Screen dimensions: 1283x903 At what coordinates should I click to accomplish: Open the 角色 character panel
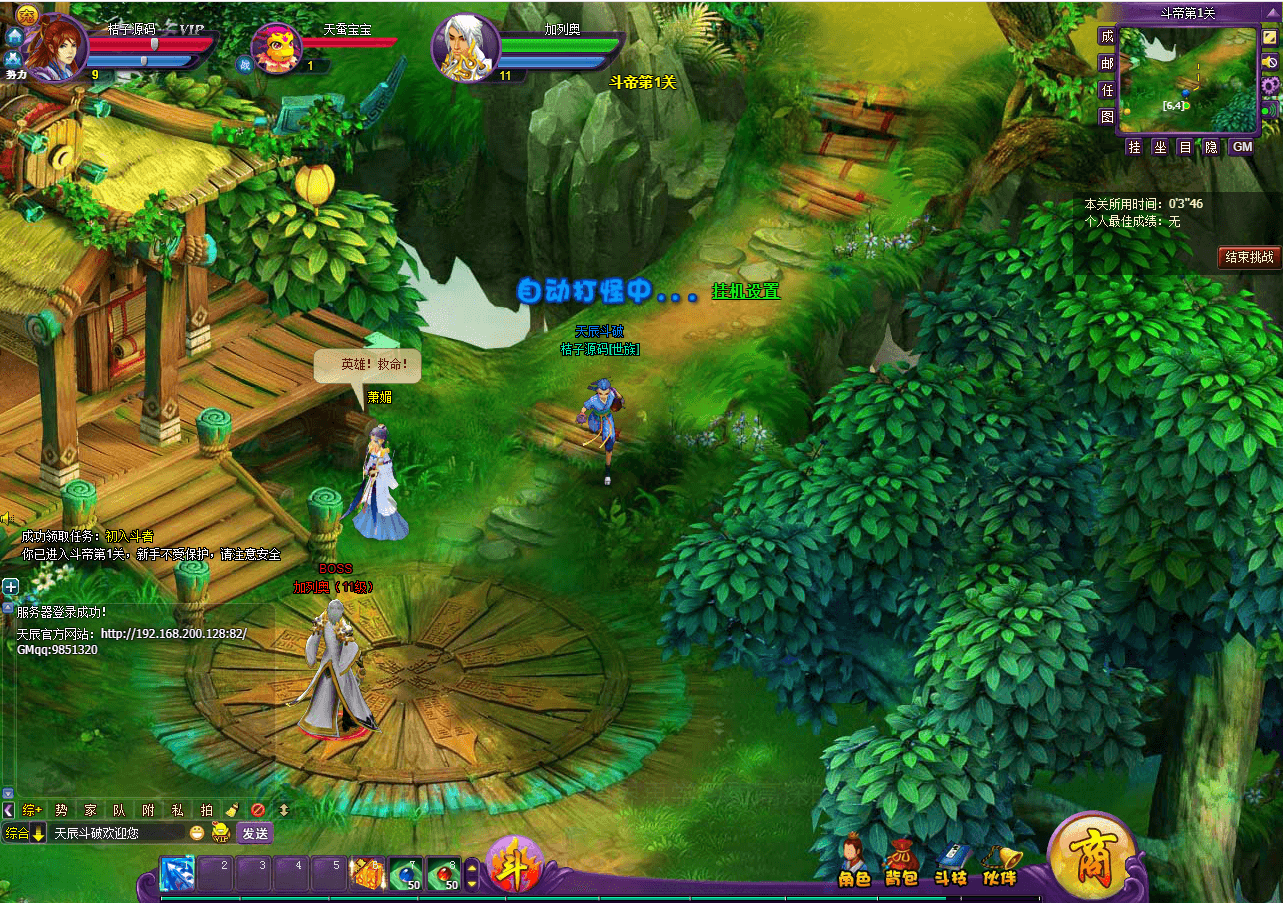coord(854,862)
